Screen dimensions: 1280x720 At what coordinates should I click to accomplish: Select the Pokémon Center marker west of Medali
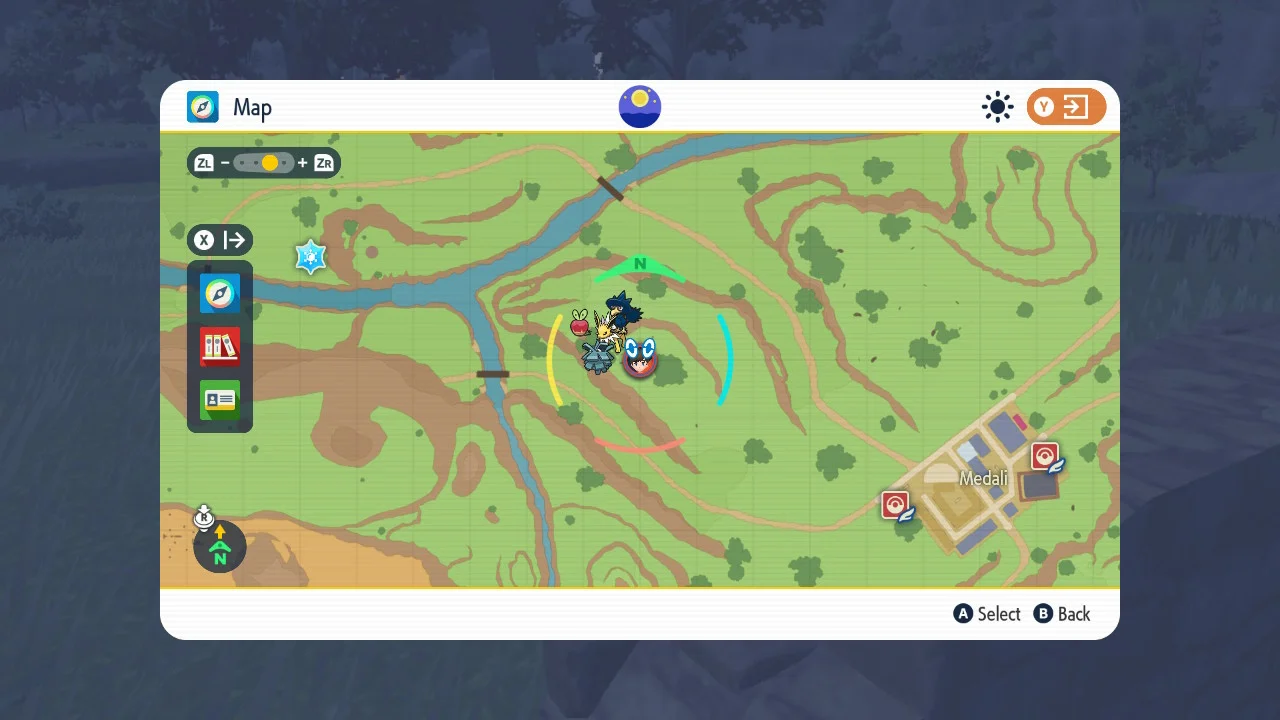tap(896, 505)
